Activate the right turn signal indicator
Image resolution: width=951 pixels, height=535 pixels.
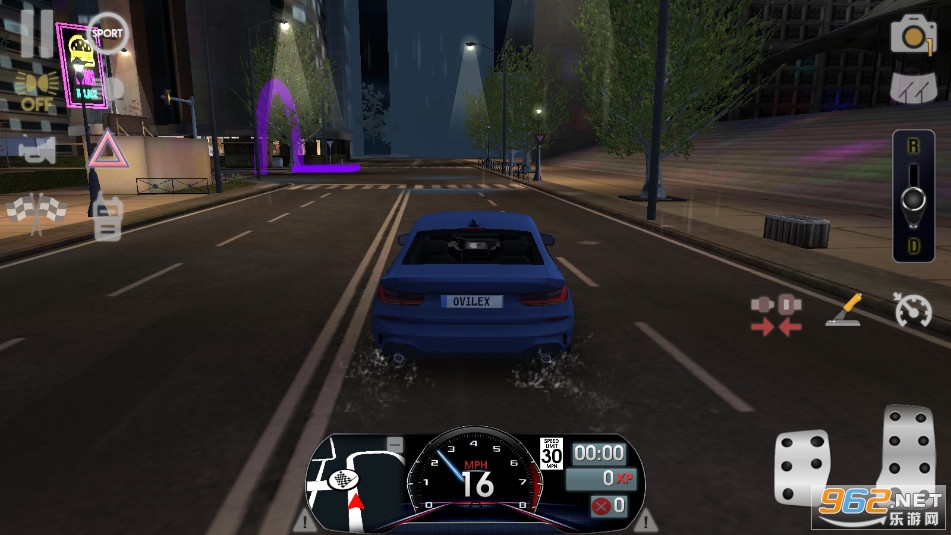645,520
